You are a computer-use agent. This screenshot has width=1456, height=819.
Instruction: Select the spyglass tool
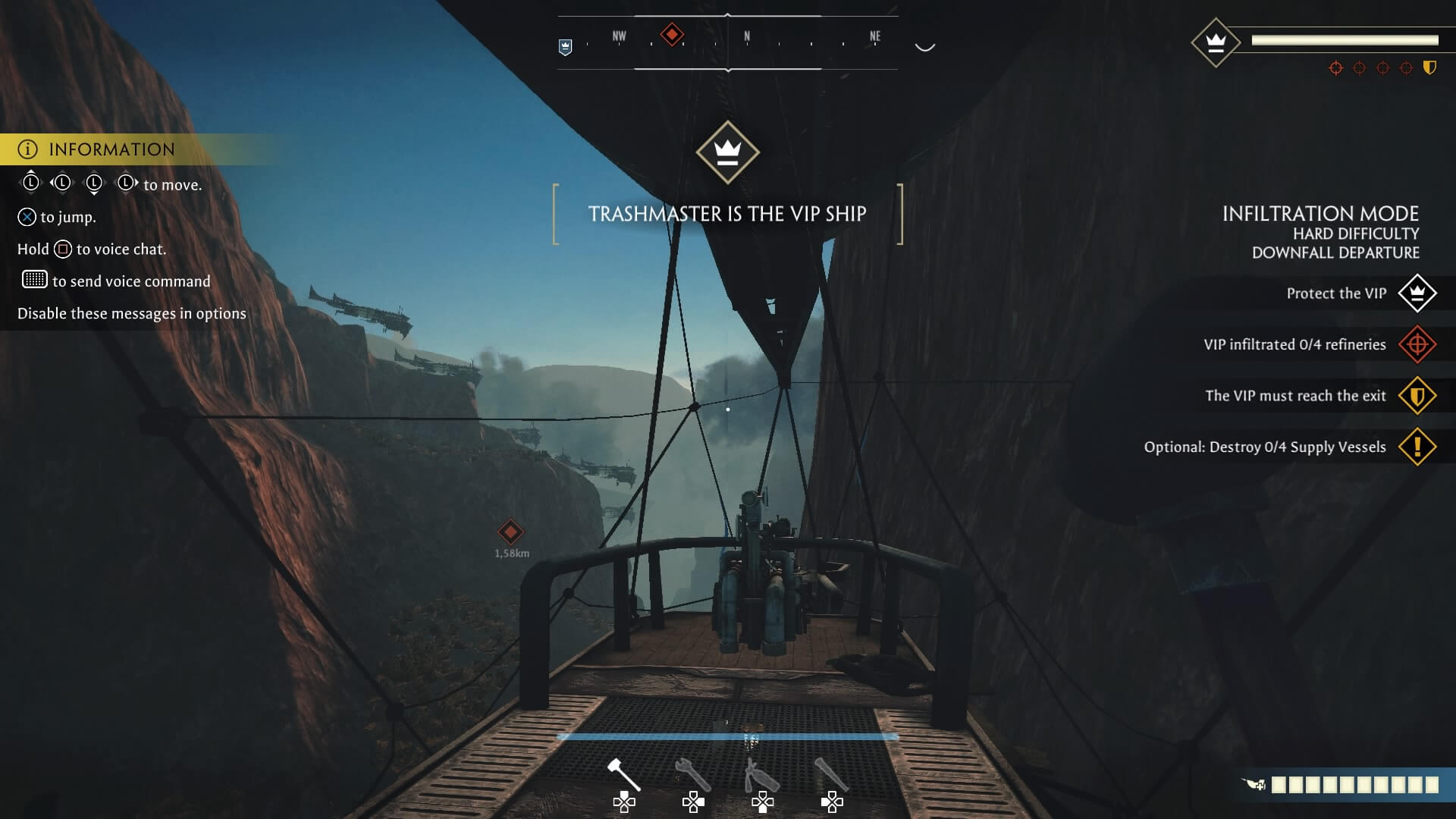(x=833, y=773)
